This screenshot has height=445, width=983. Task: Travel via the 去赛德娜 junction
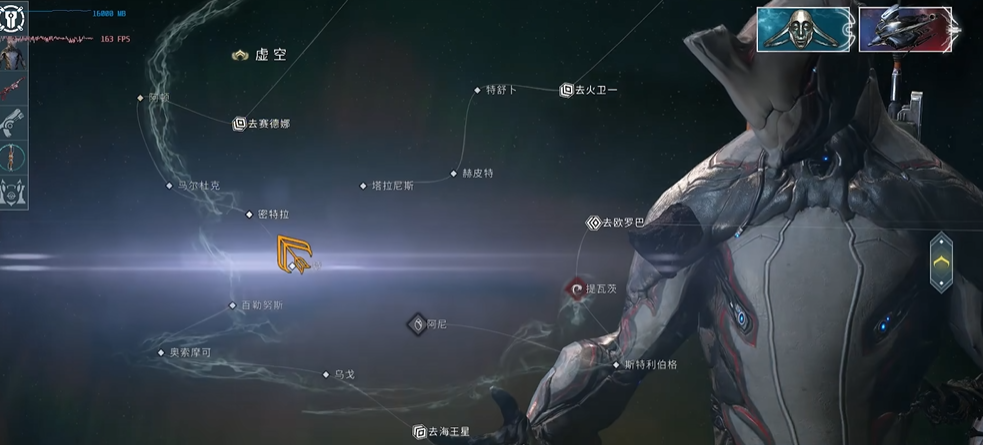(240, 124)
